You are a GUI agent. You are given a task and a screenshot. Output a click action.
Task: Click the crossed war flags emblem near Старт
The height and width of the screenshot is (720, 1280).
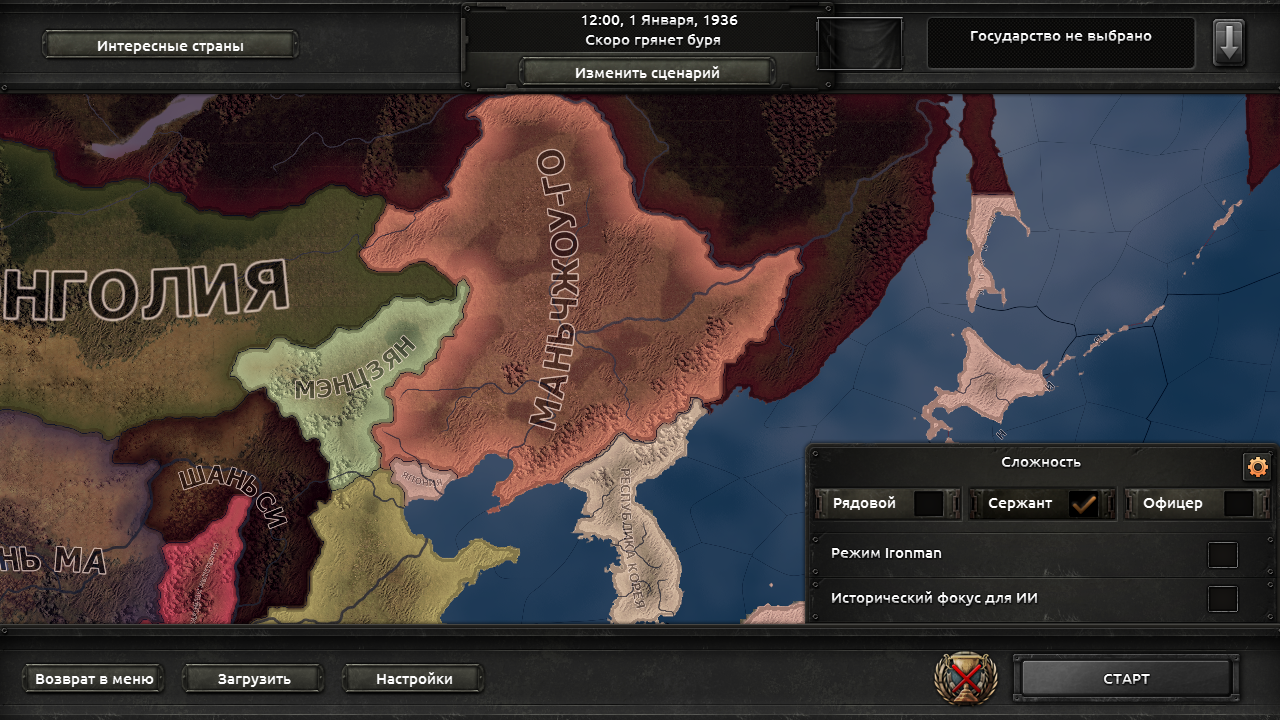click(x=963, y=678)
